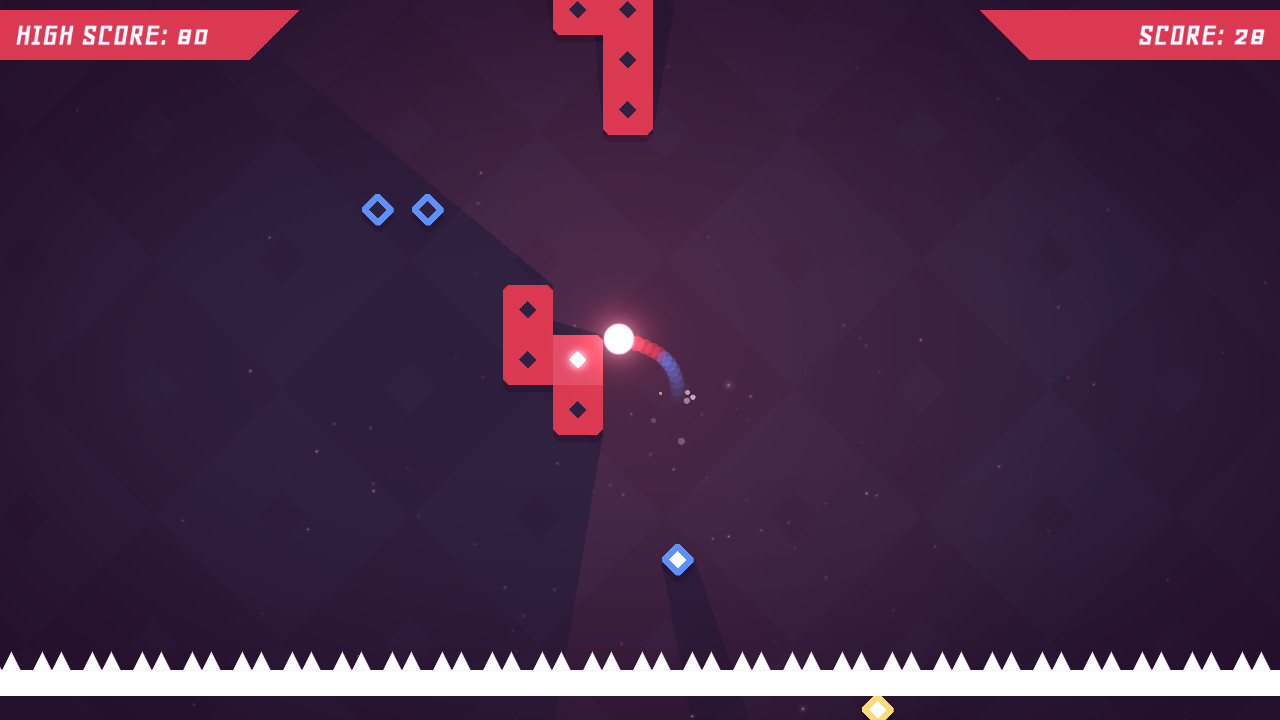Screen dimensions: 1280x720
Task: Collect the lone blue diamond below the ball
Action: (678, 560)
